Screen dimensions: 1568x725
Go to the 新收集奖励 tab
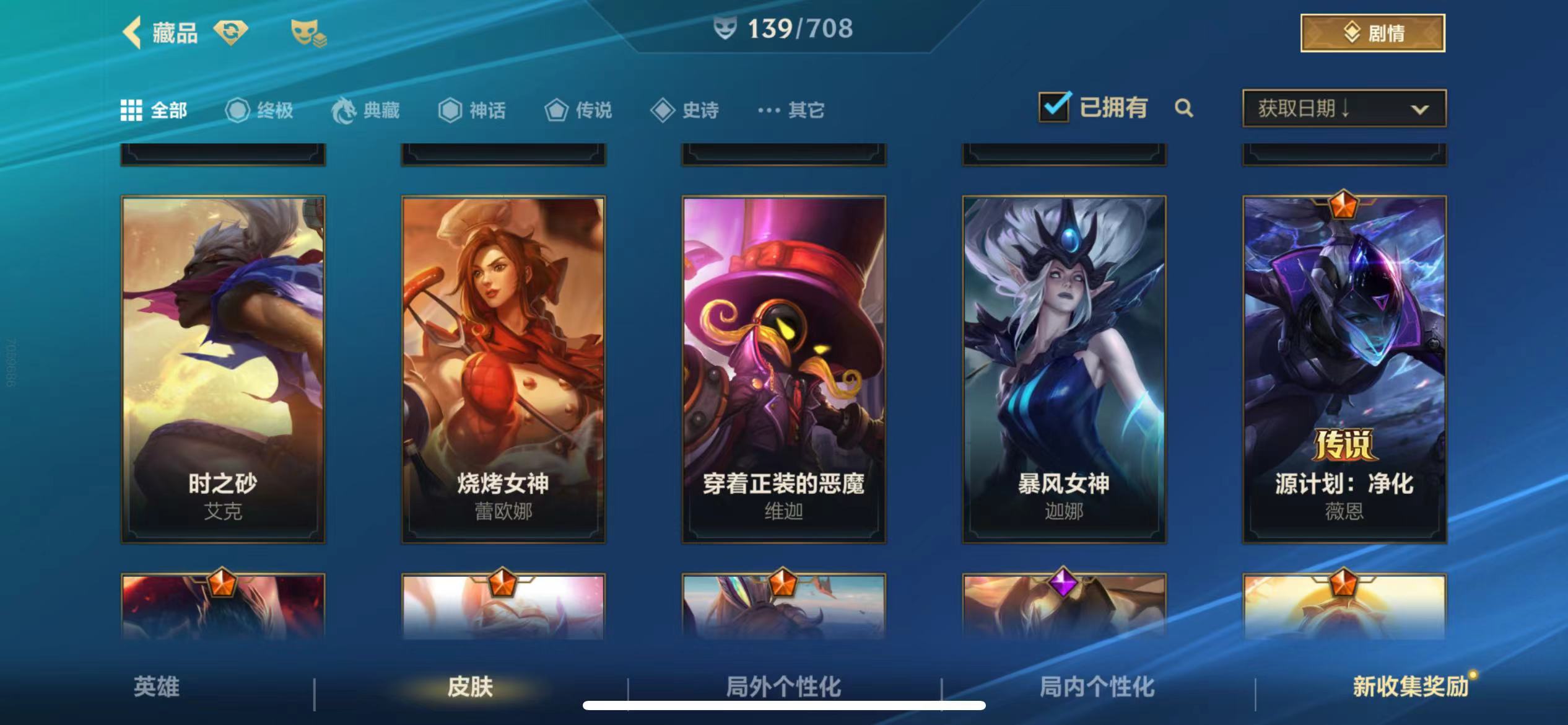point(1410,687)
